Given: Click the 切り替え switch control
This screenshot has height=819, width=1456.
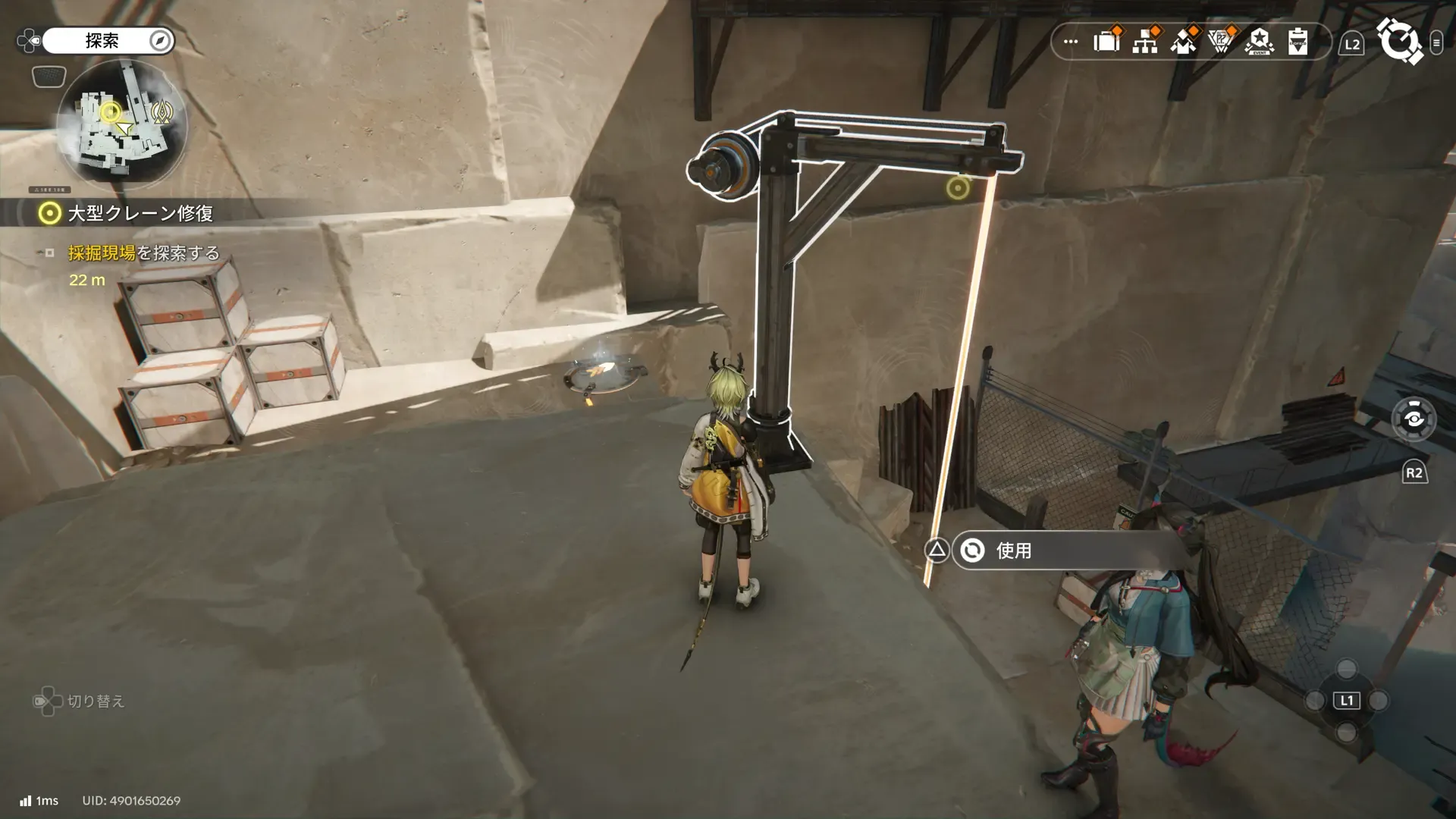Looking at the screenshot, I should click(x=80, y=701).
